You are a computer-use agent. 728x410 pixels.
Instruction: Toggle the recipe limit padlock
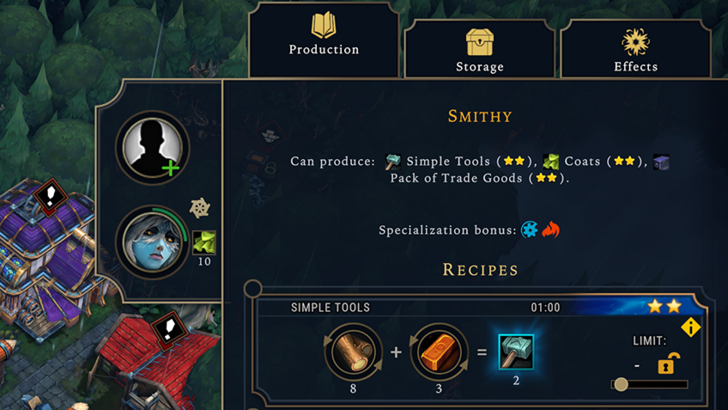(665, 364)
